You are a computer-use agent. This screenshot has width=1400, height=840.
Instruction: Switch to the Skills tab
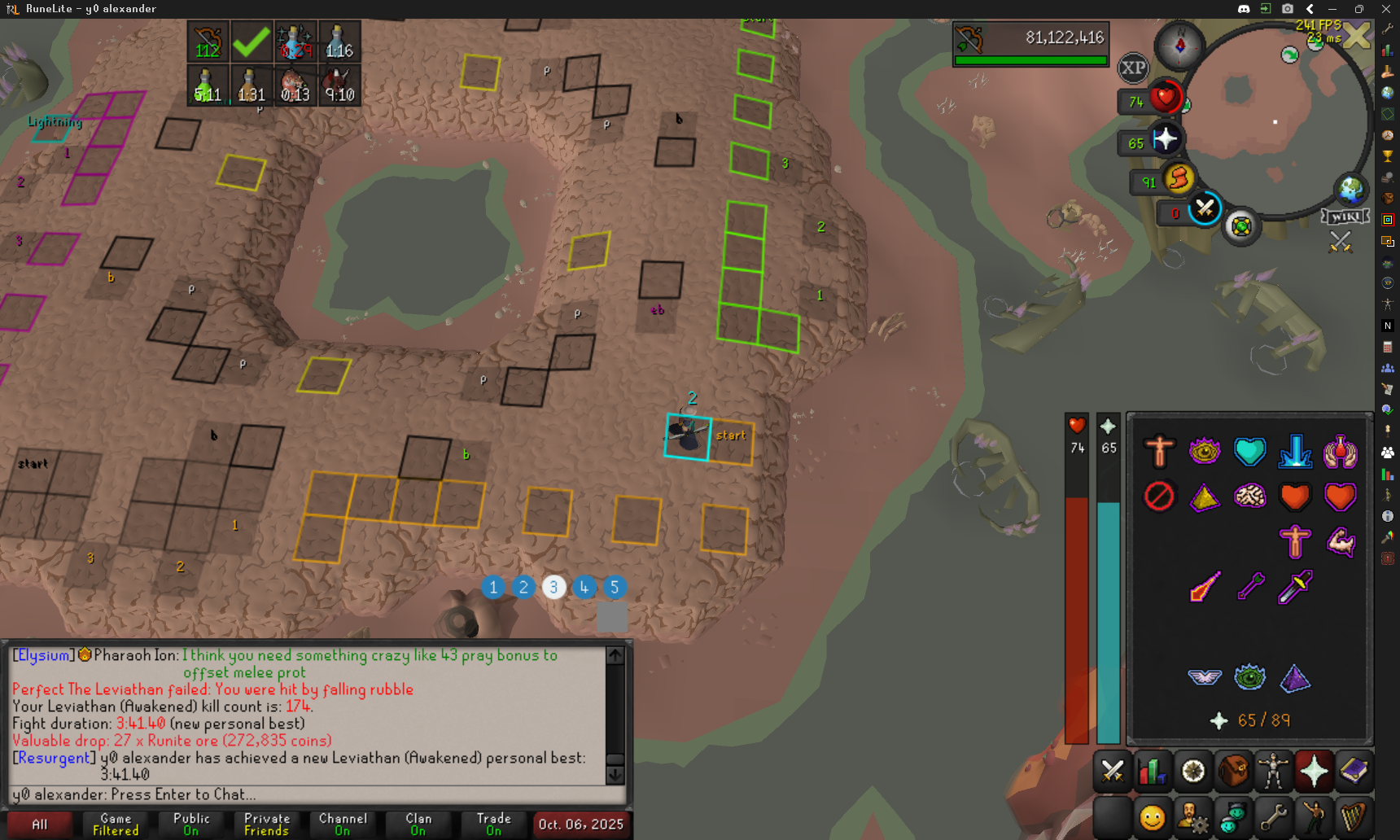point(1153,771)
